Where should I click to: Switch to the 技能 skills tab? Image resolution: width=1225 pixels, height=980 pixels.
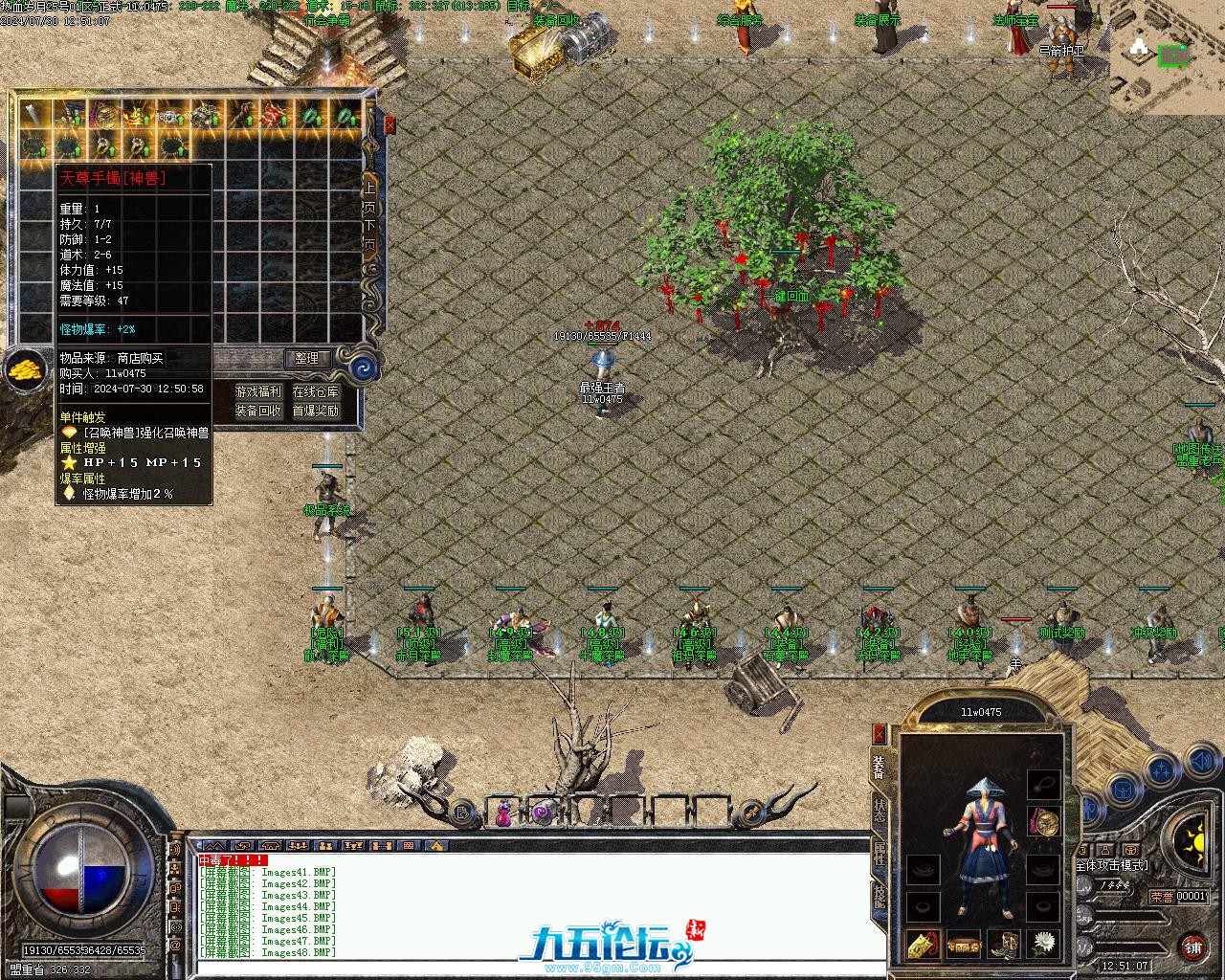point(880,896)
